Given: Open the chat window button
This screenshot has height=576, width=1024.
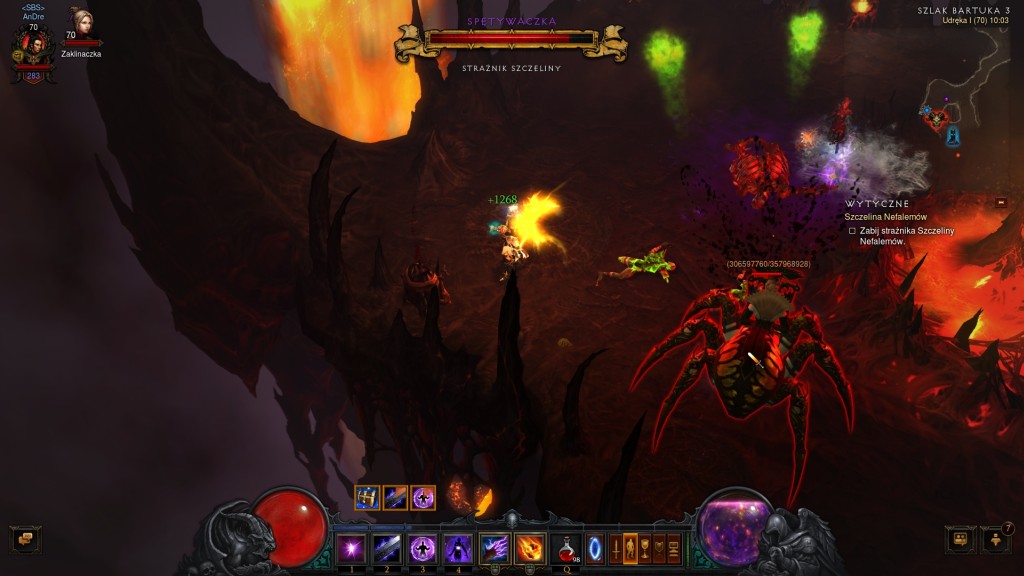Looking at the screenshot, I should pyautogui.click(x=24, y=539).
